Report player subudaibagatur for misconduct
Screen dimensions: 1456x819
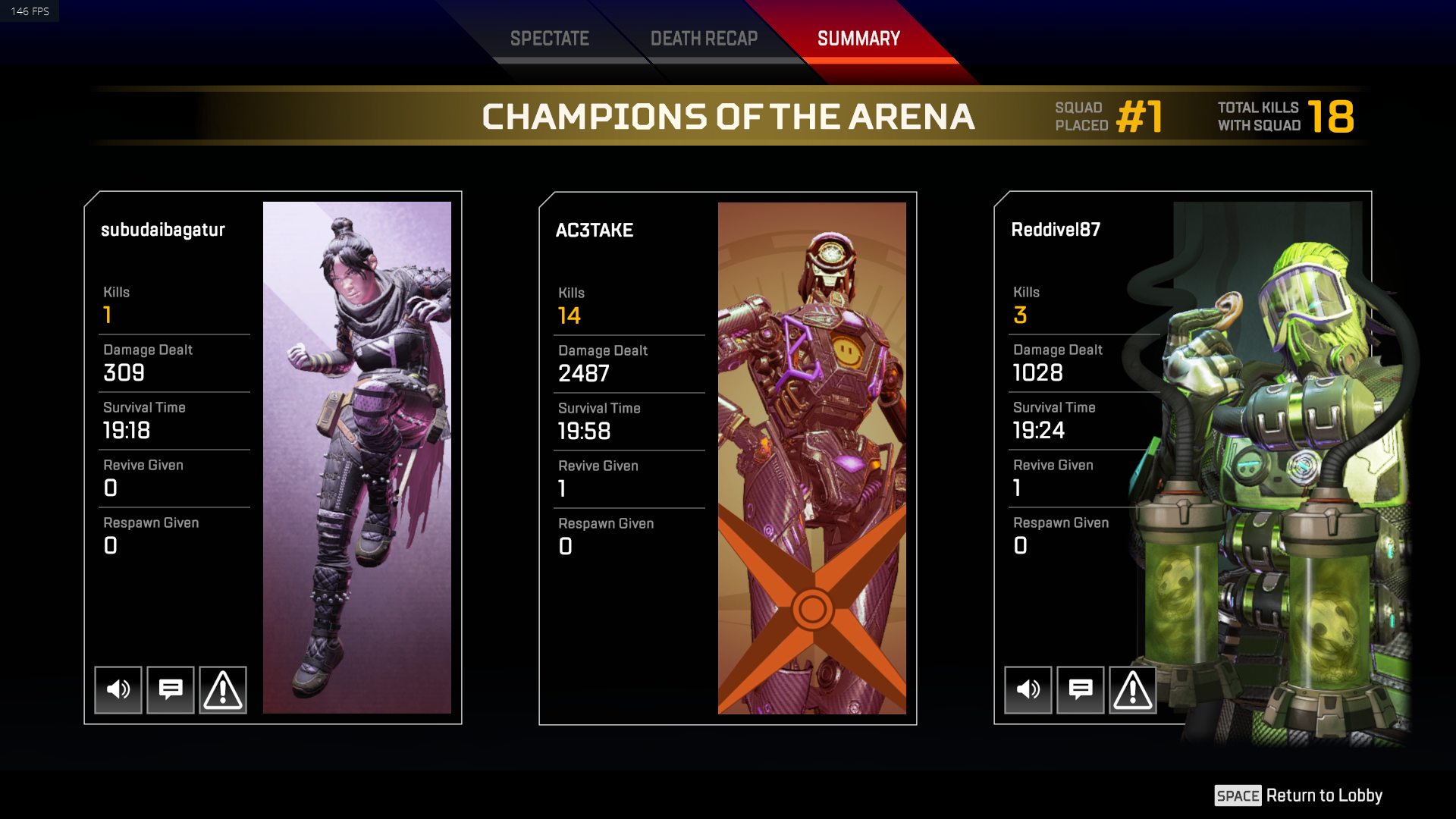[x=222, y=689]
